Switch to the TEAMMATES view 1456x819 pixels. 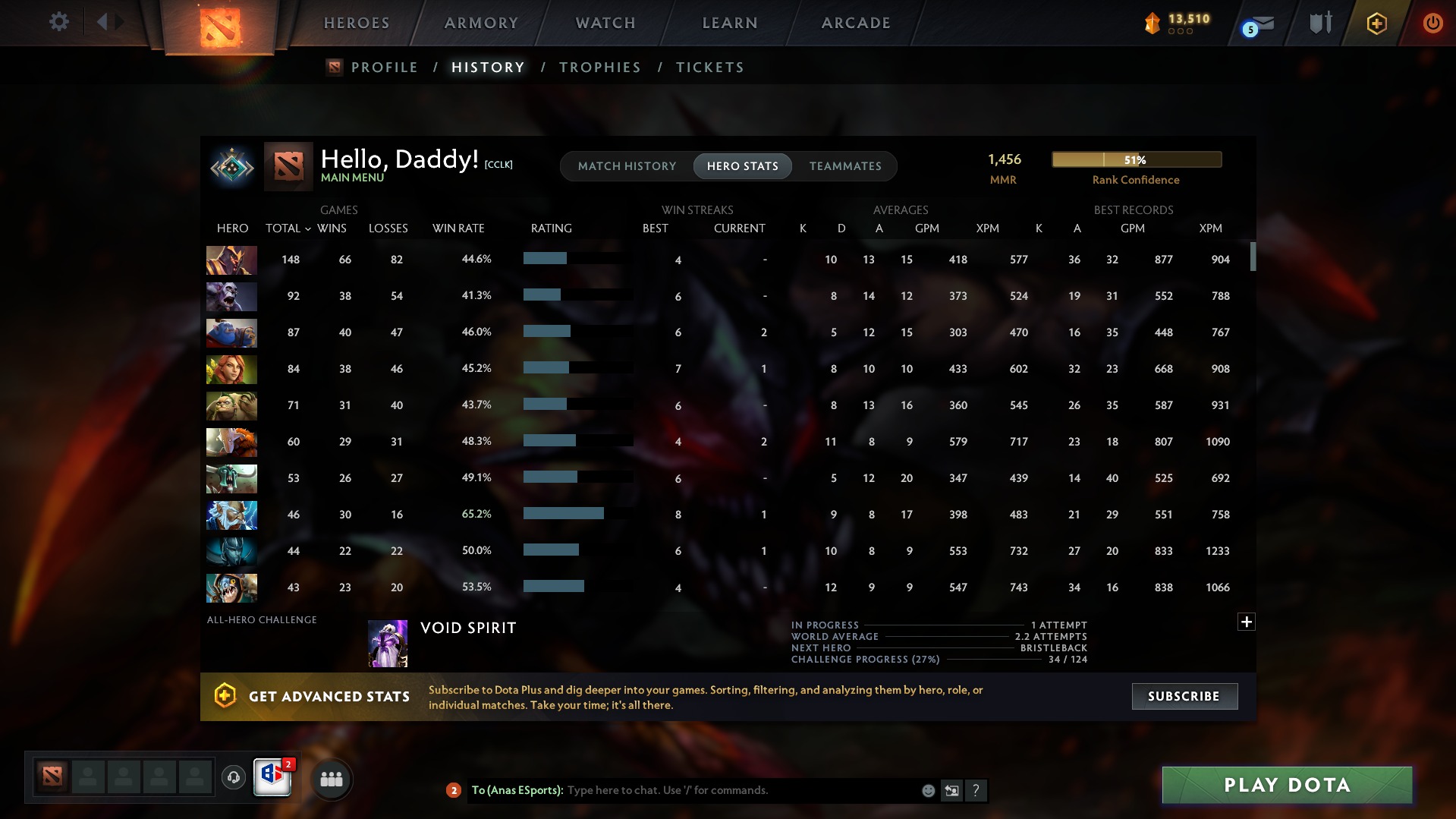click(x=845, y=166)
